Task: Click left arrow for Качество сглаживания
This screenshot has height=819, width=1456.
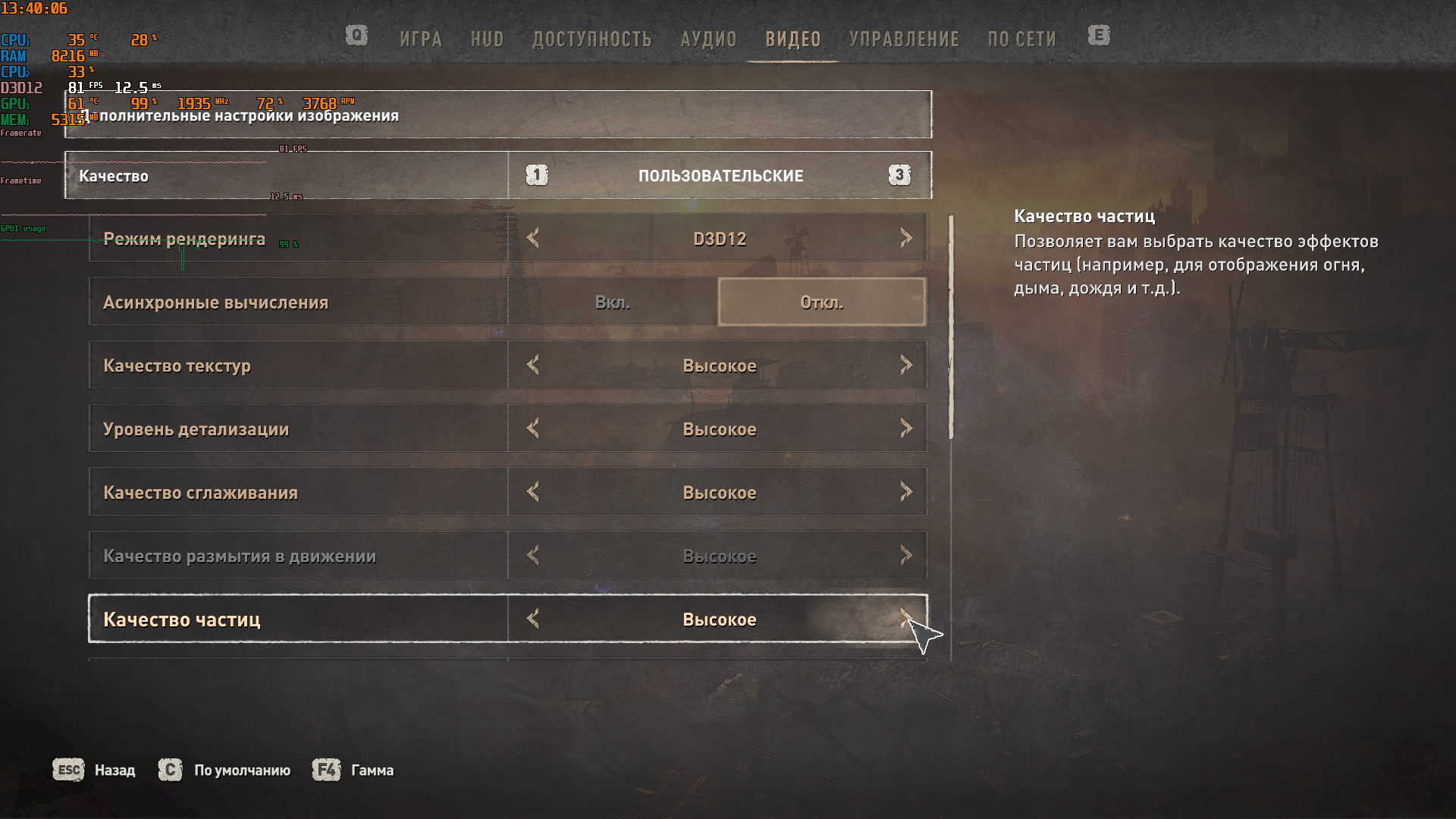Action: click(533, 493)
